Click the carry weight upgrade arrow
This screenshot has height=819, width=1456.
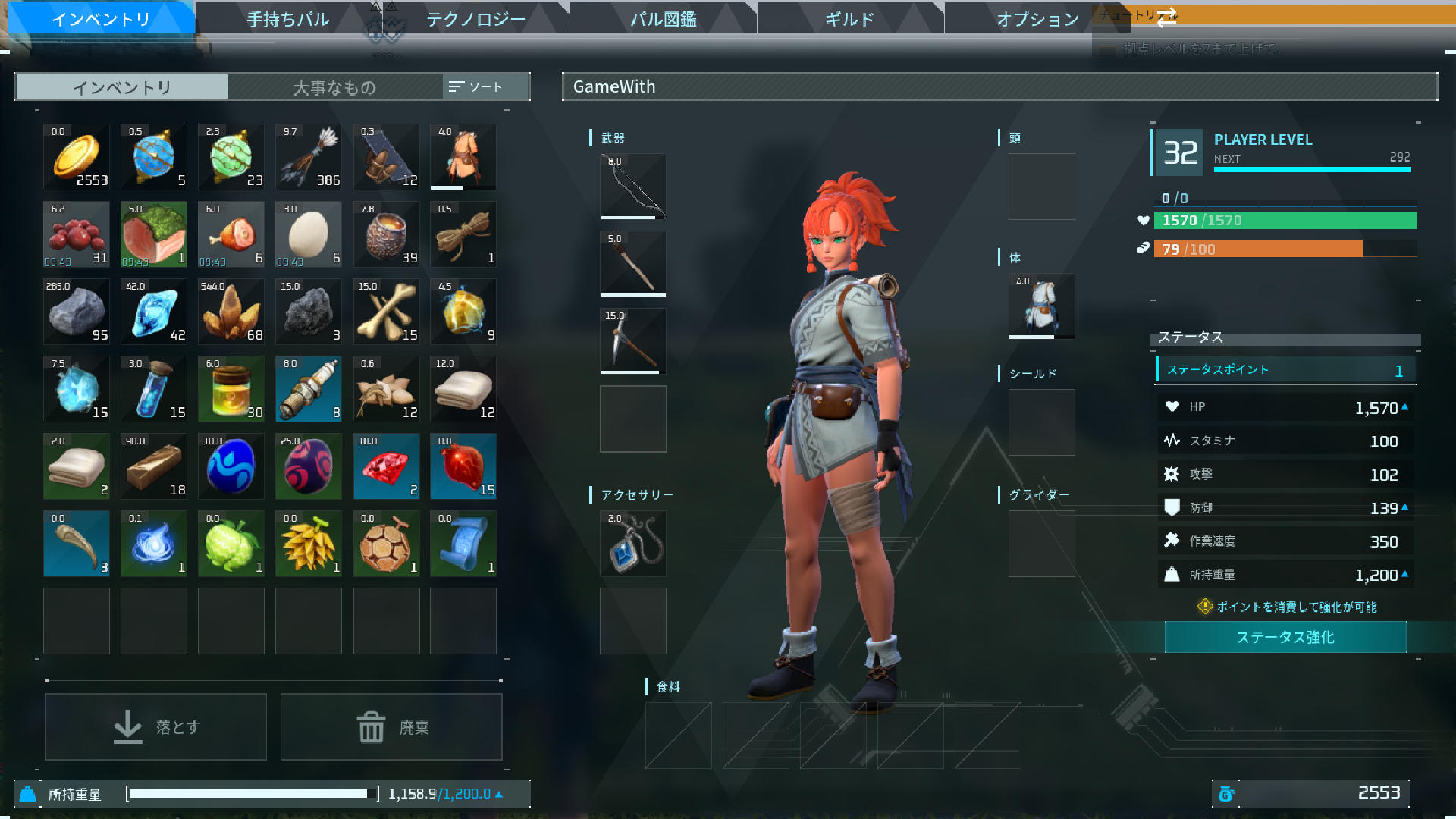click(x=1407, y=575)
